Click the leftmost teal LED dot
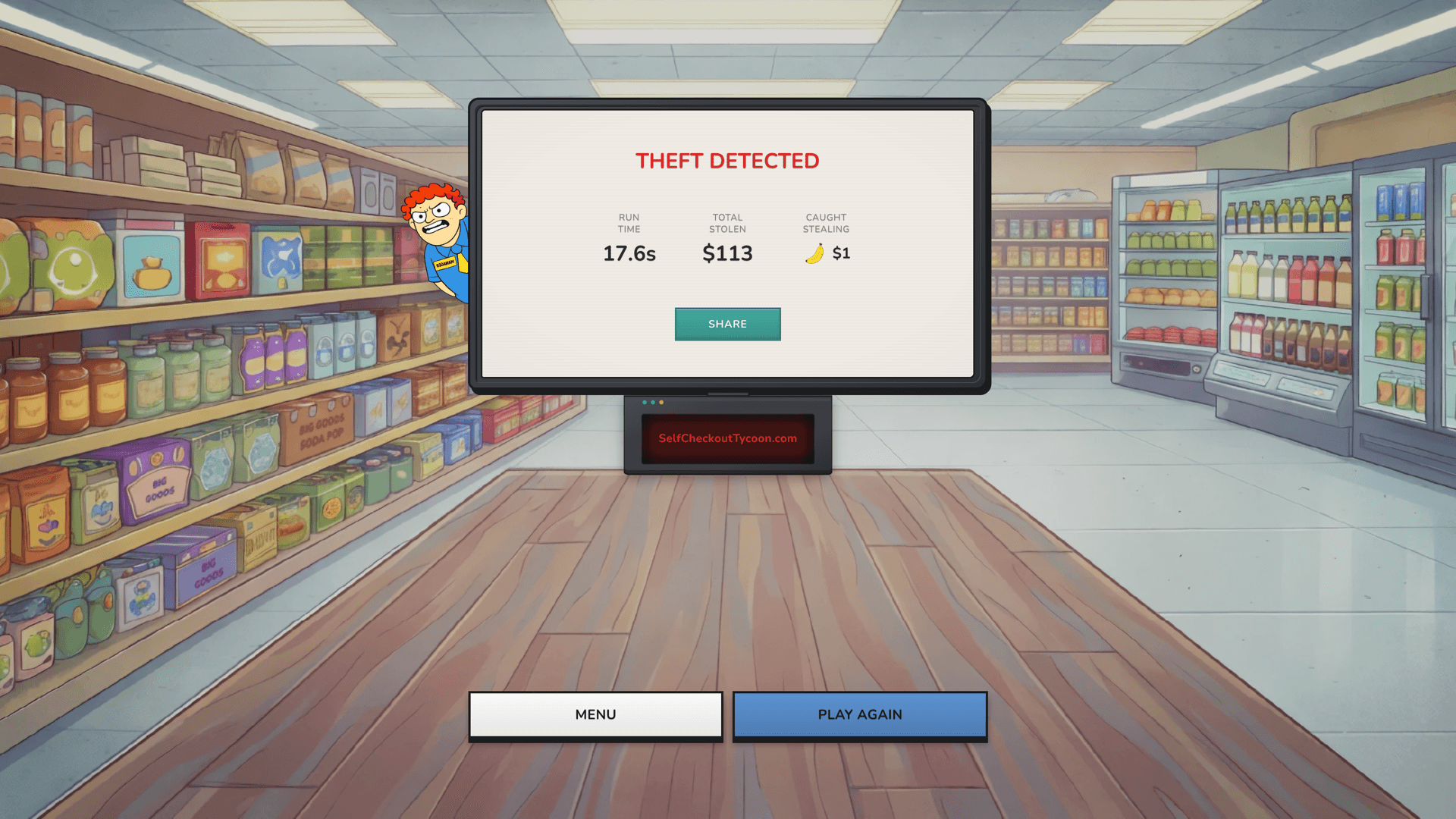 645,402
